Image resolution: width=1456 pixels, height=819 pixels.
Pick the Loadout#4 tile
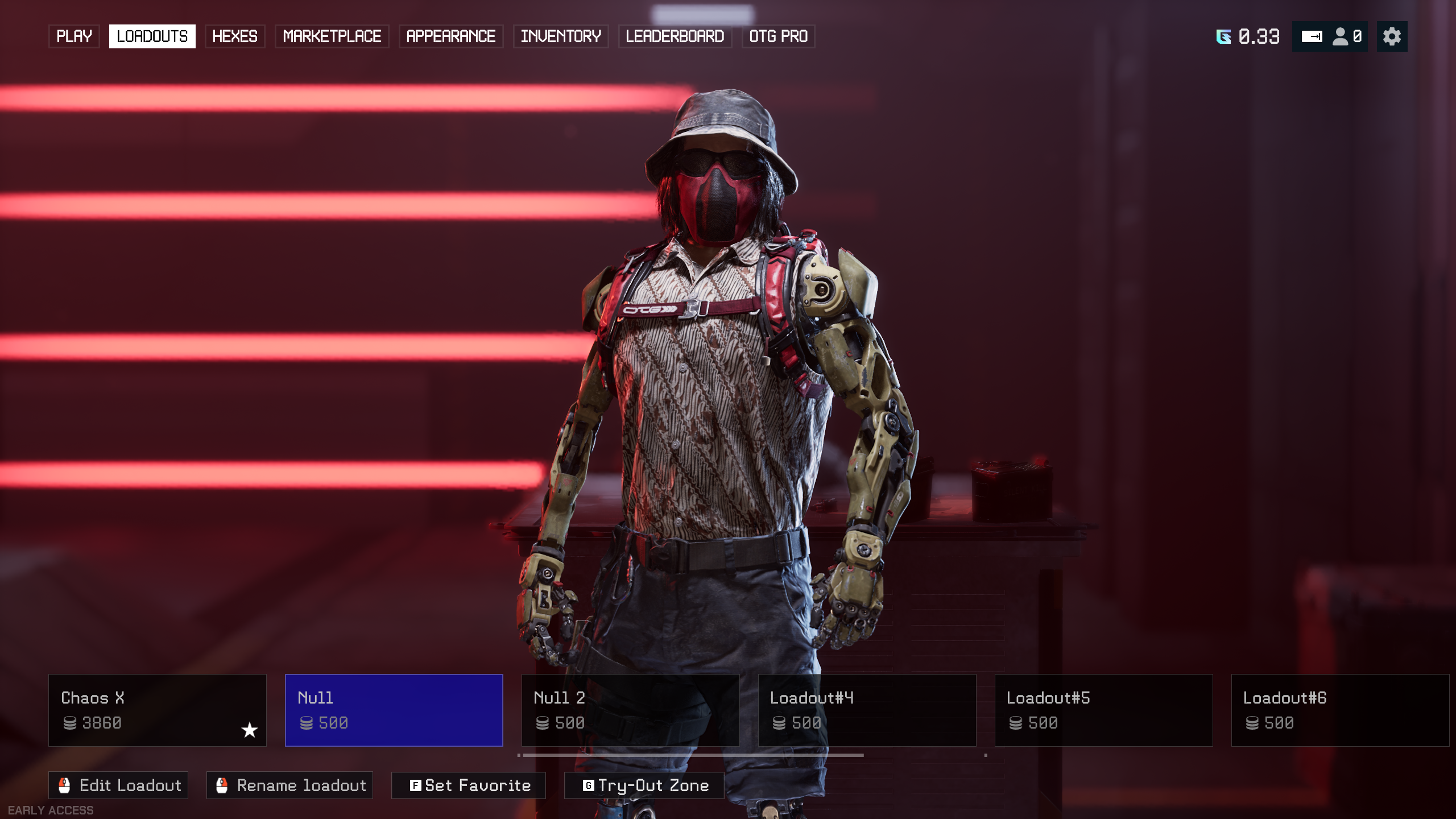pos(867,710)
